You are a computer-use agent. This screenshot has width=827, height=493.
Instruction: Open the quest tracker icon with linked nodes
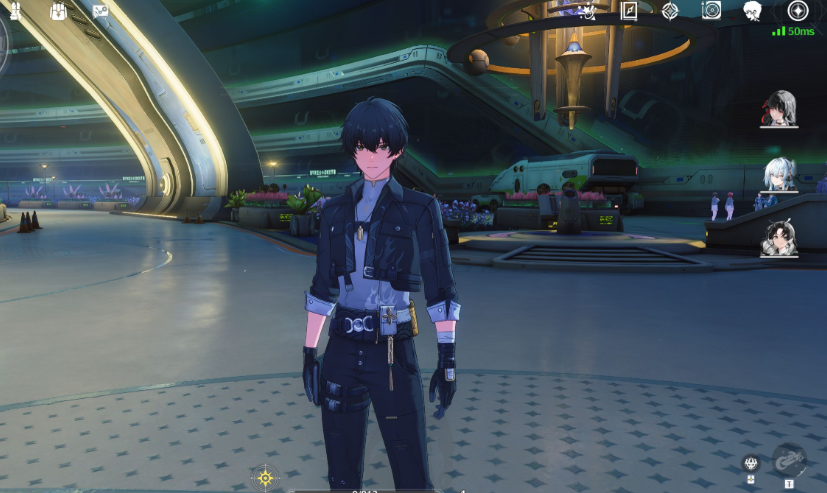100,11
